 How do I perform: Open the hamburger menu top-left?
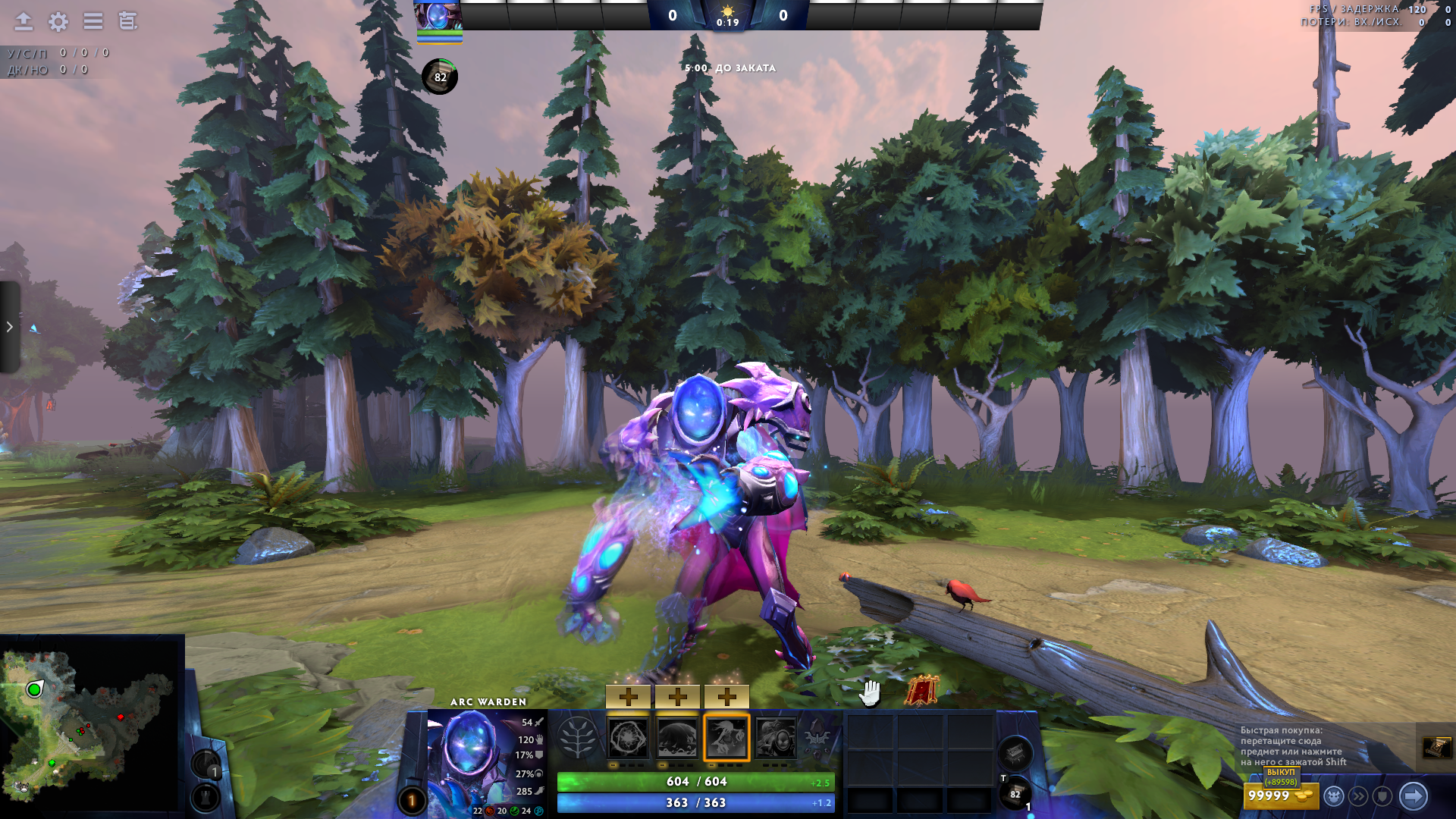pyautogui.click(x=93, y=22)
